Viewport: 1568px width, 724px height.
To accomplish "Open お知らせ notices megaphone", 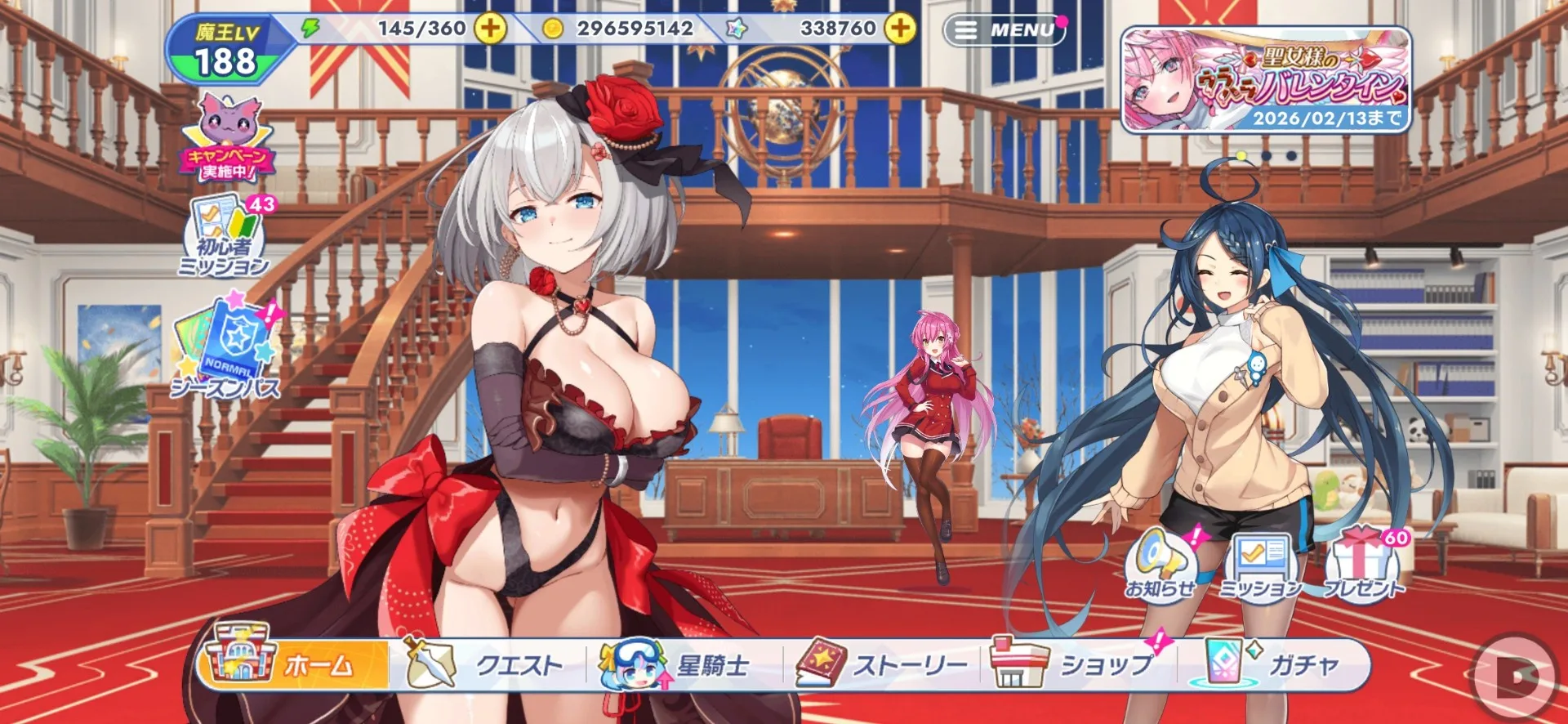I will [1159, 564].
